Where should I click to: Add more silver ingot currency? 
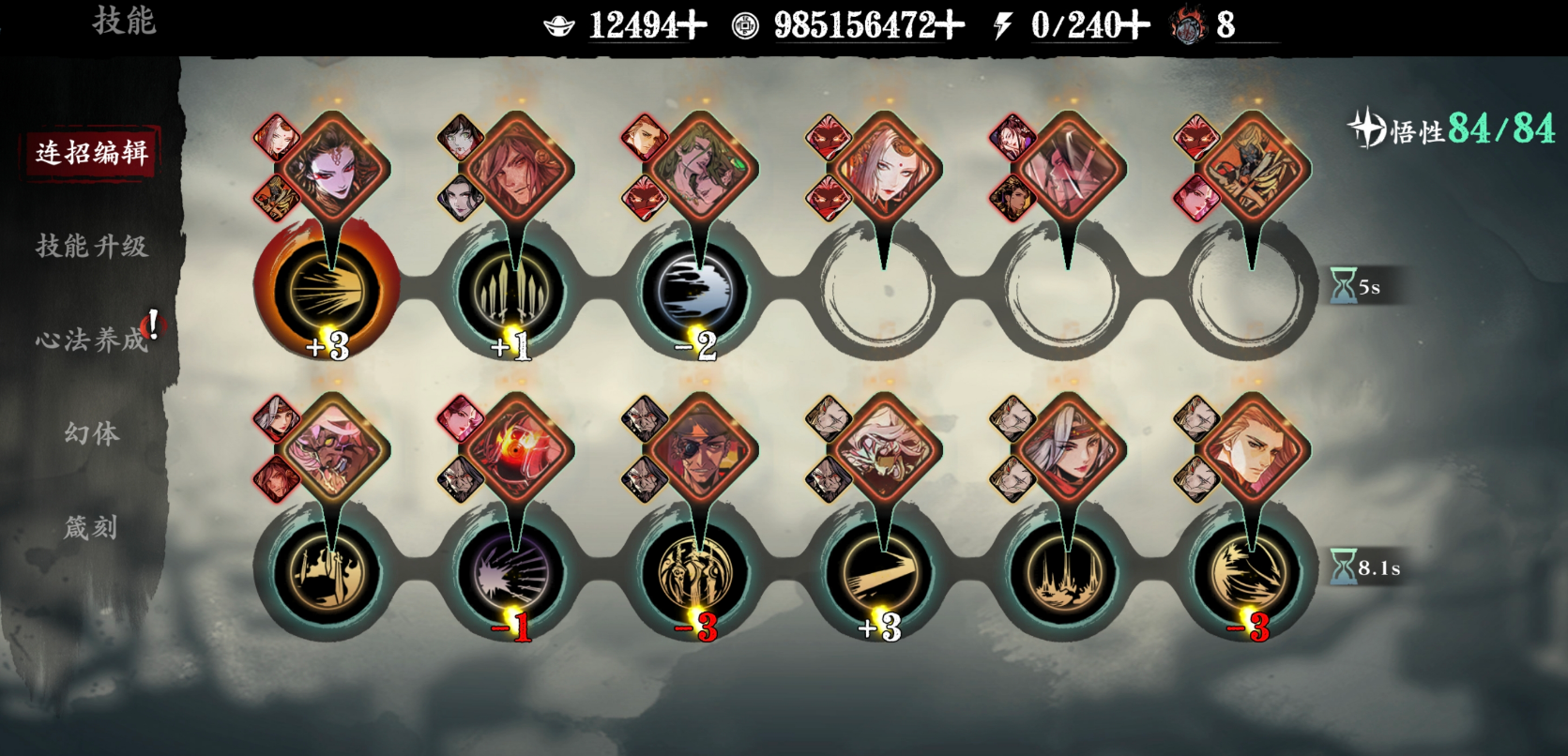click(693, 25)
